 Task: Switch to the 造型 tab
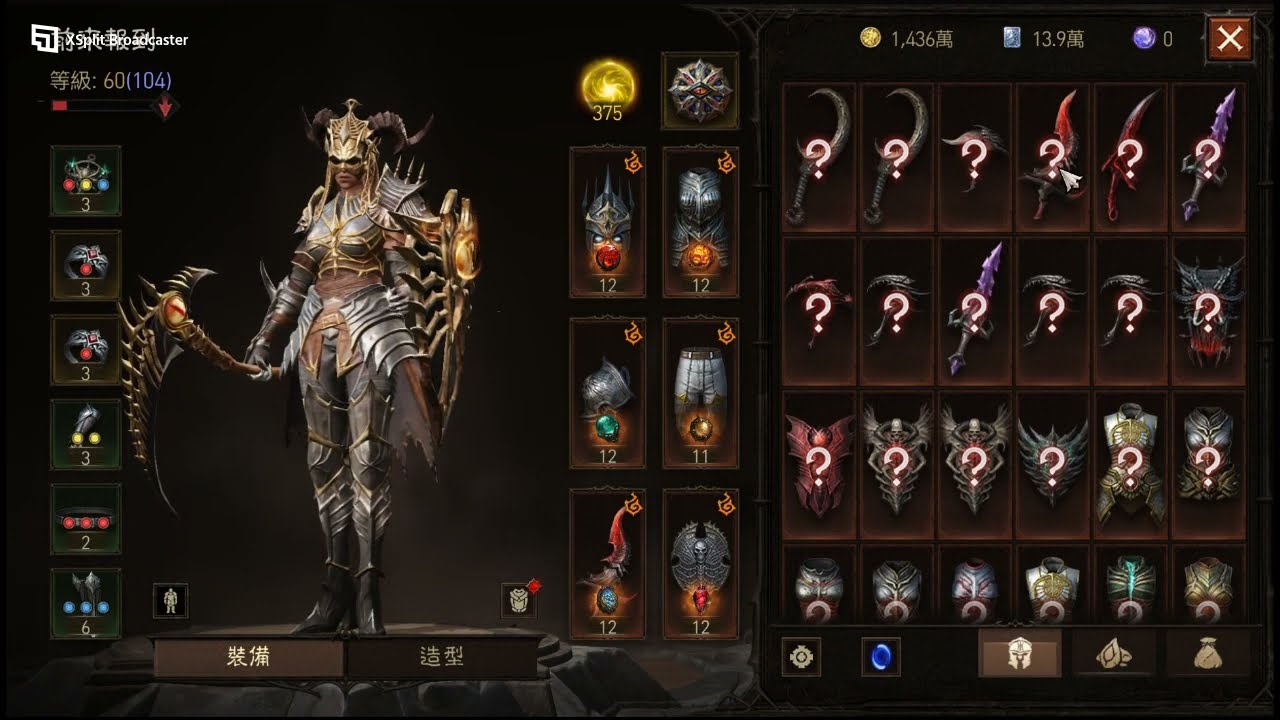[441, 657]
